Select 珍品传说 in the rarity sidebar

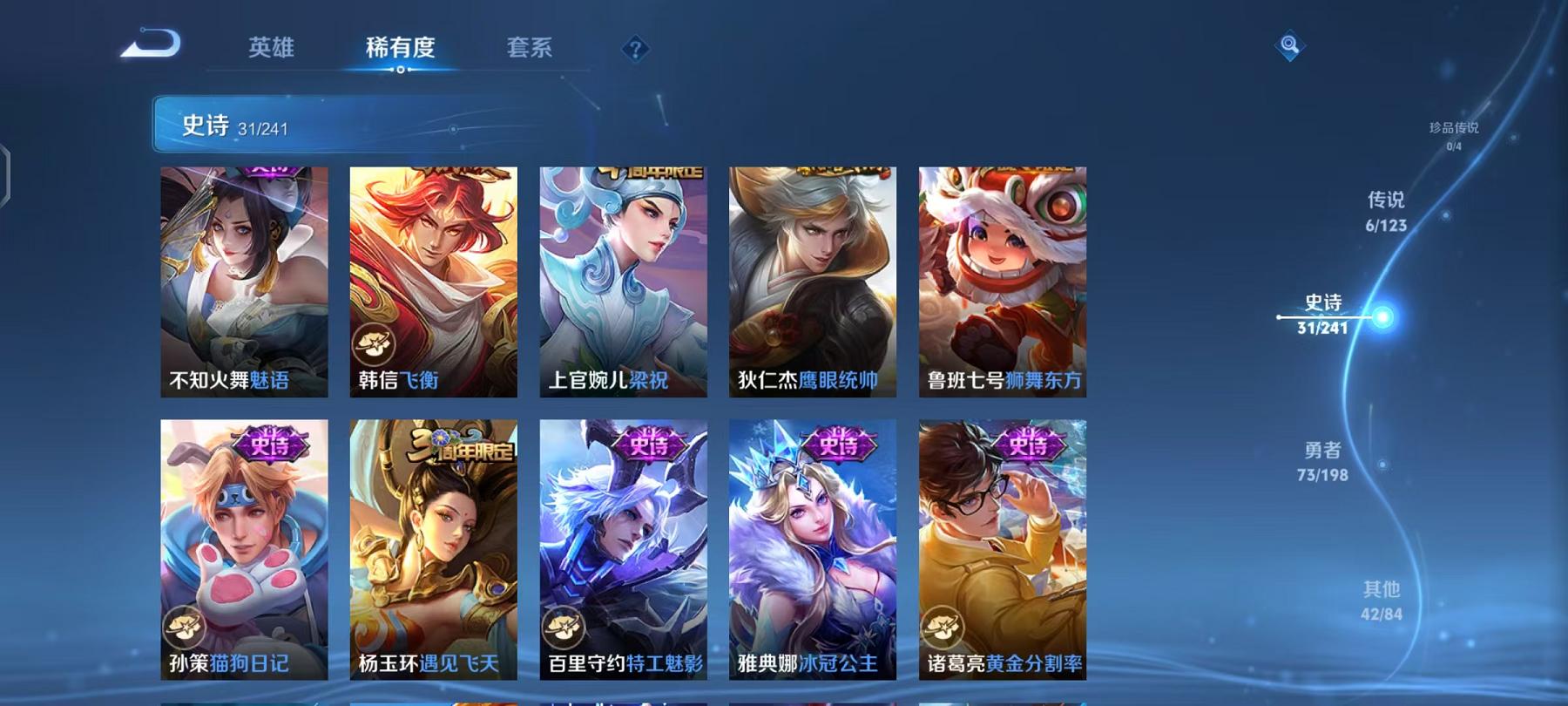click(1456, 133)
